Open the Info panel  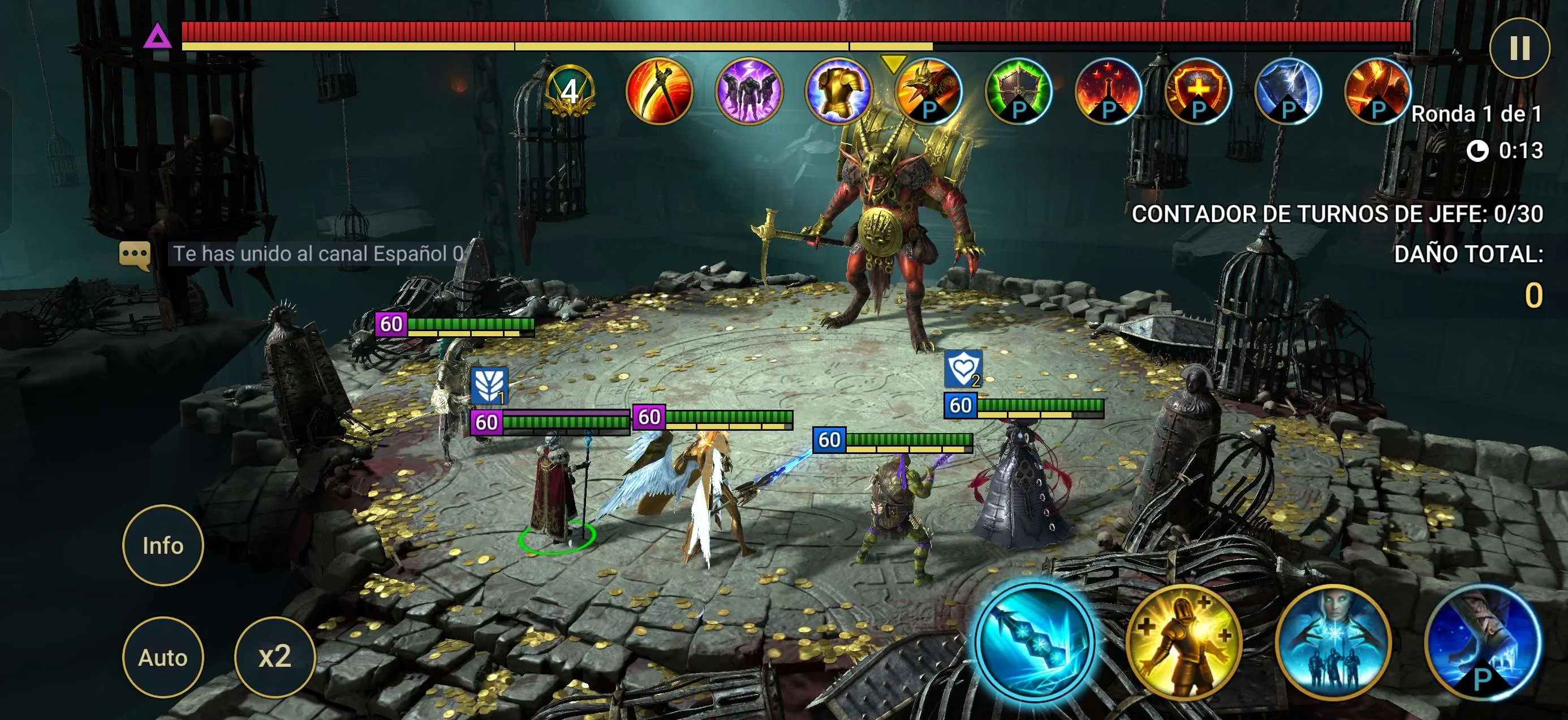click(x=162, y=545)
